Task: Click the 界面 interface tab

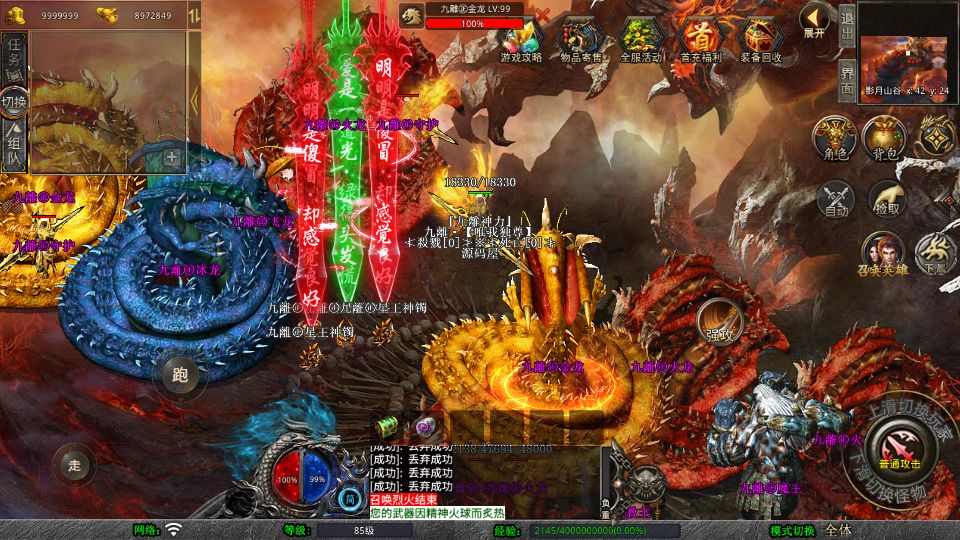Action: (x=846, y=79)
